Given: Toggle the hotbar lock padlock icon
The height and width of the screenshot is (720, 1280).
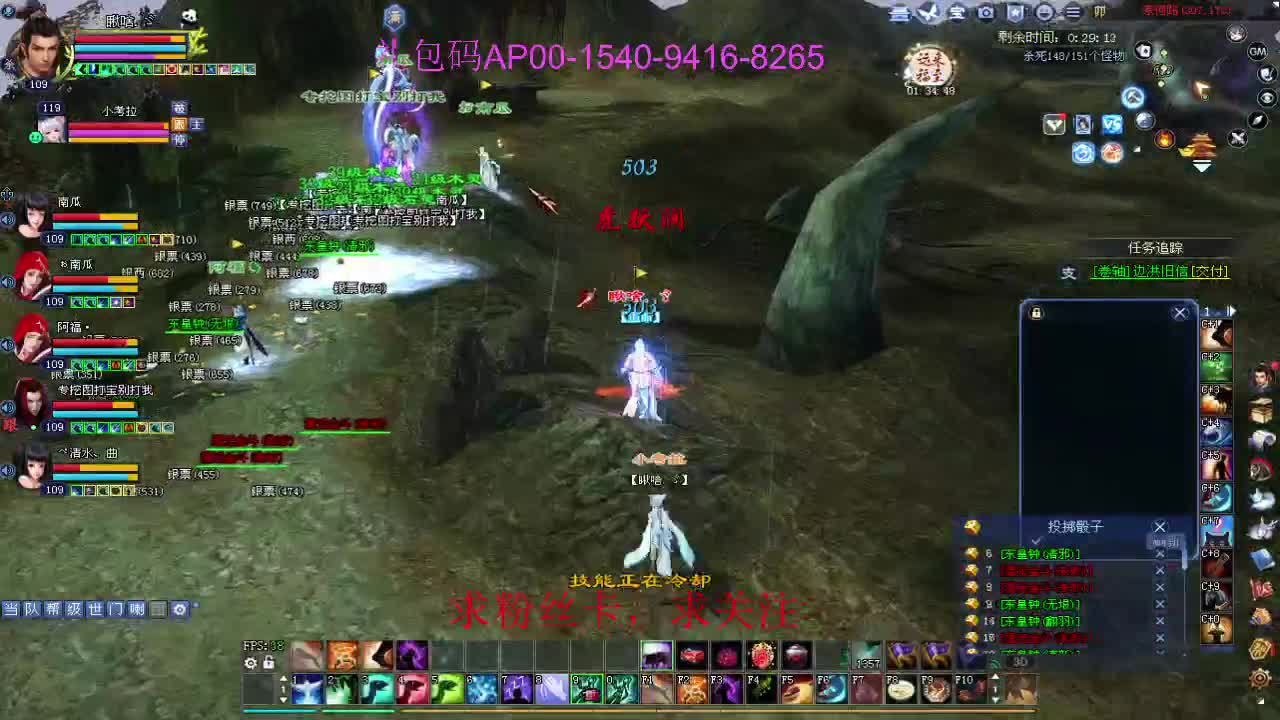Looking at the screenshot, I should coord(268,663).
